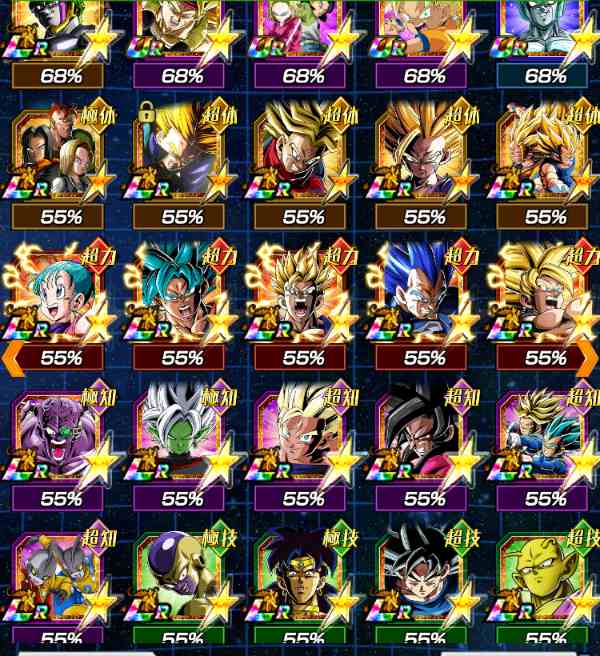The image size is (600, 656).
Task: Select the screaming Super Saiyan Goku card
Action: coord(301,293)
